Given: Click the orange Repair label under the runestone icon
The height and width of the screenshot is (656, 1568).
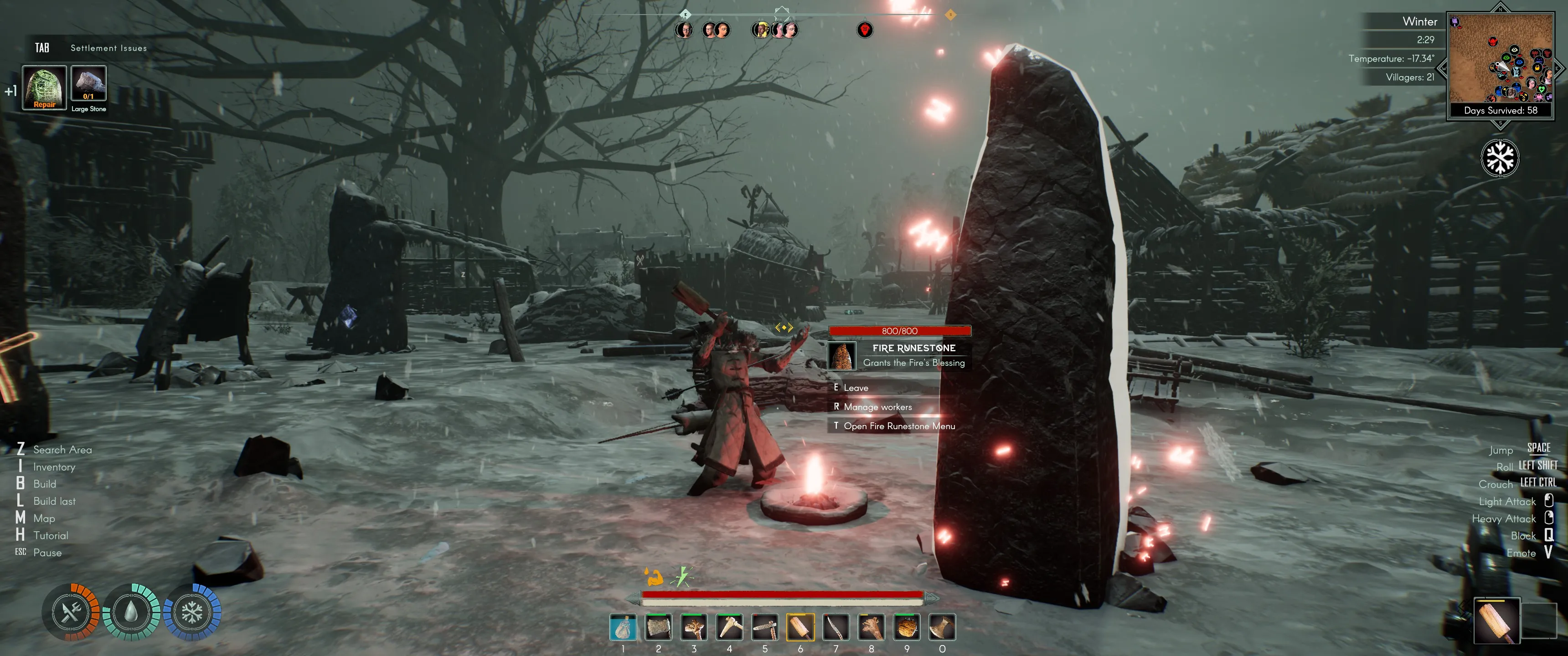Looking at the screenshot, I should (43, 105).
